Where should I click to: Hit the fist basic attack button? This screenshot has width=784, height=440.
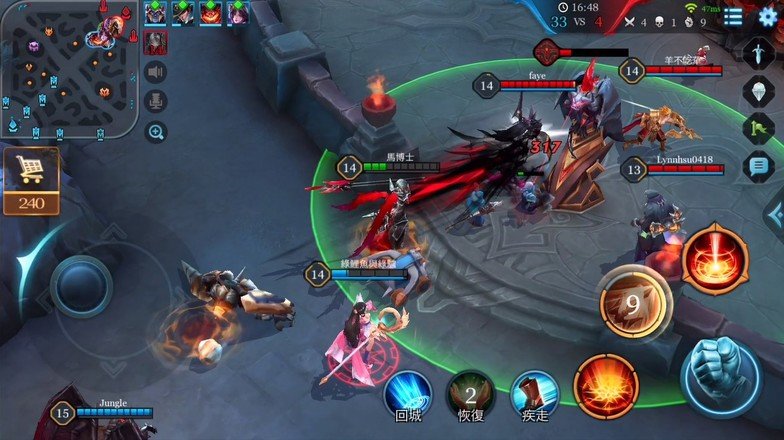[720, 368]
